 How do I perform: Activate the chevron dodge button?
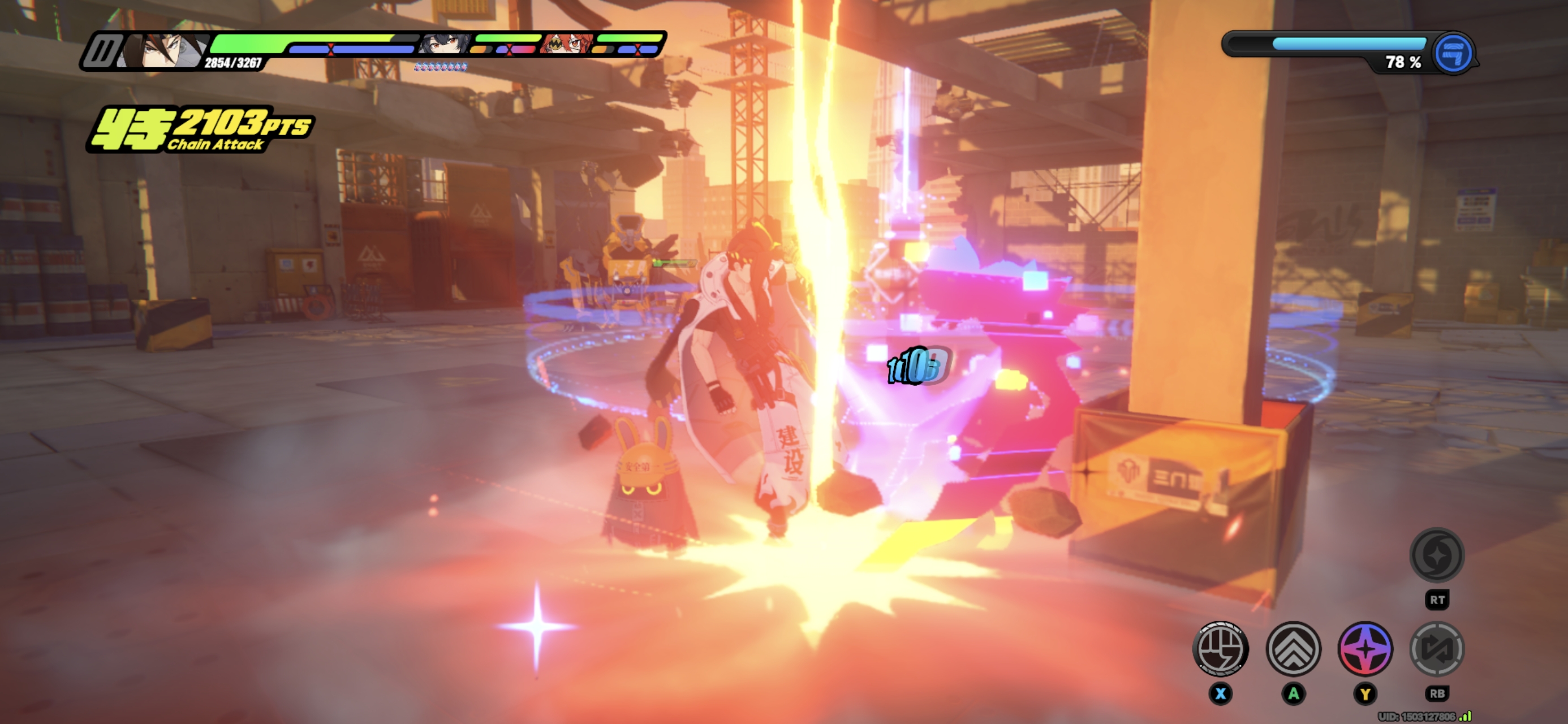tap(1293, 649)
